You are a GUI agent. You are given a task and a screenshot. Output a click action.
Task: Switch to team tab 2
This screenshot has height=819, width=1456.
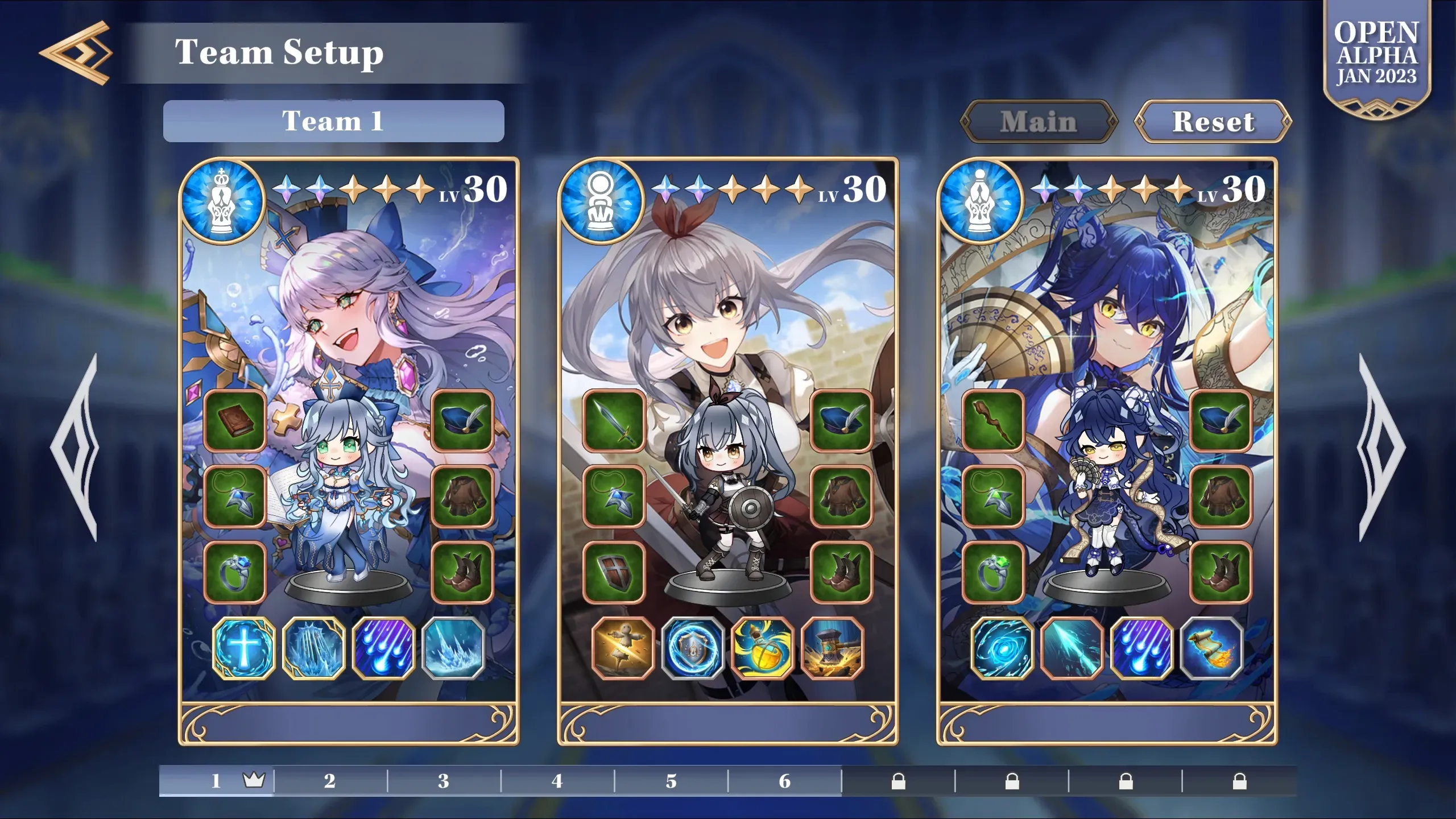click(330, 781)
